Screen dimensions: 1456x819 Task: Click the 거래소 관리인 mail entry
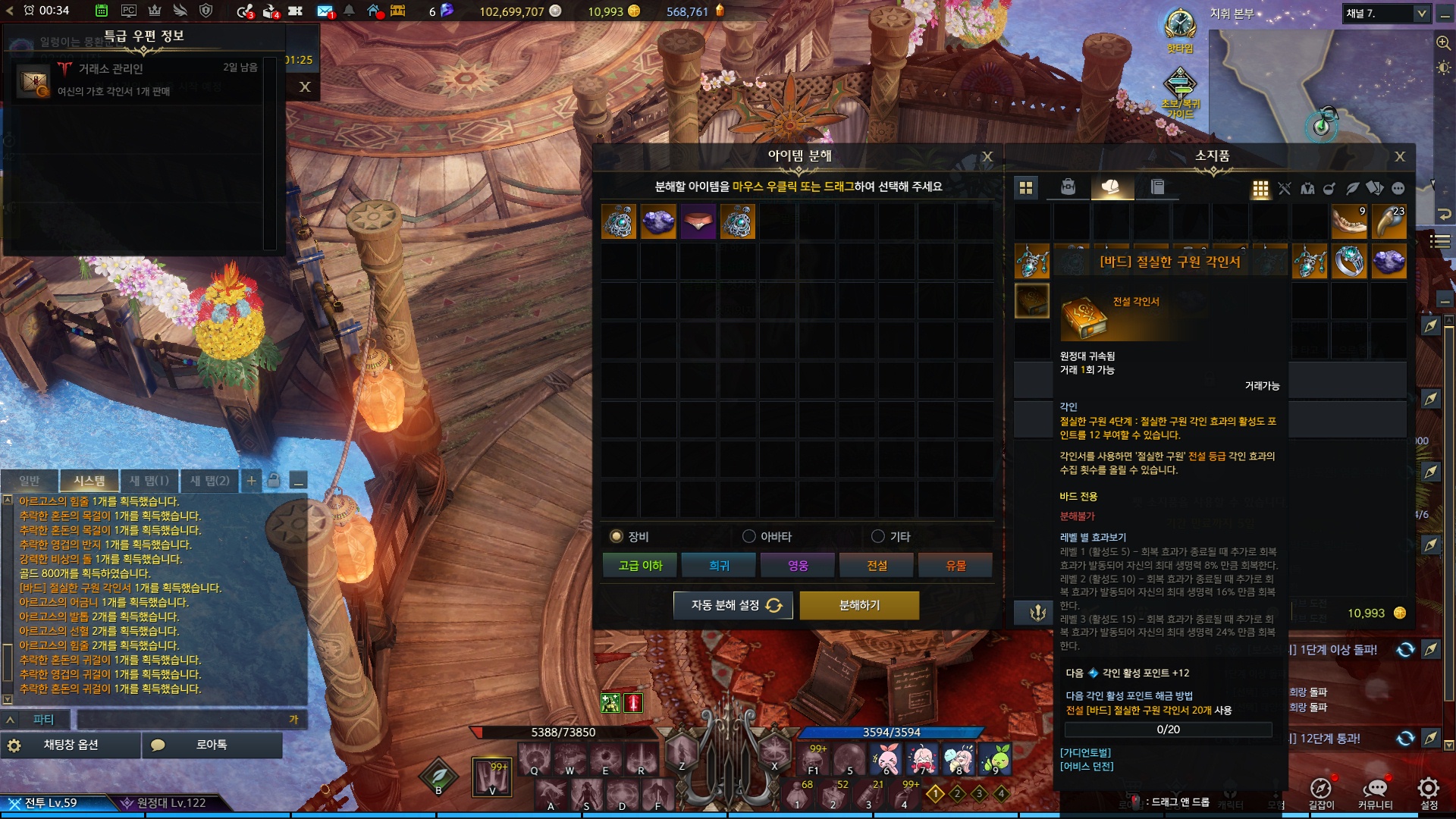[136, 79]
